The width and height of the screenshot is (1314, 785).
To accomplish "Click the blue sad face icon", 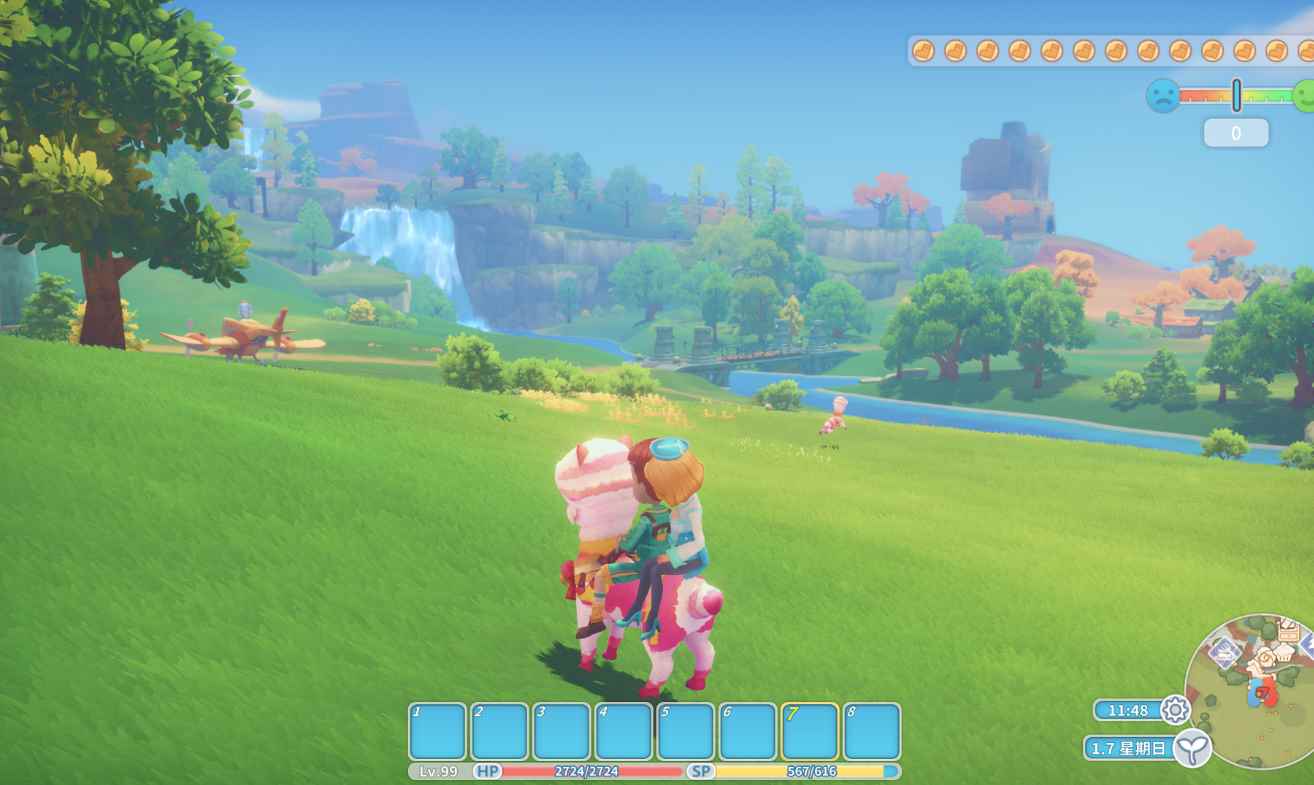I will coord(1162,96).
